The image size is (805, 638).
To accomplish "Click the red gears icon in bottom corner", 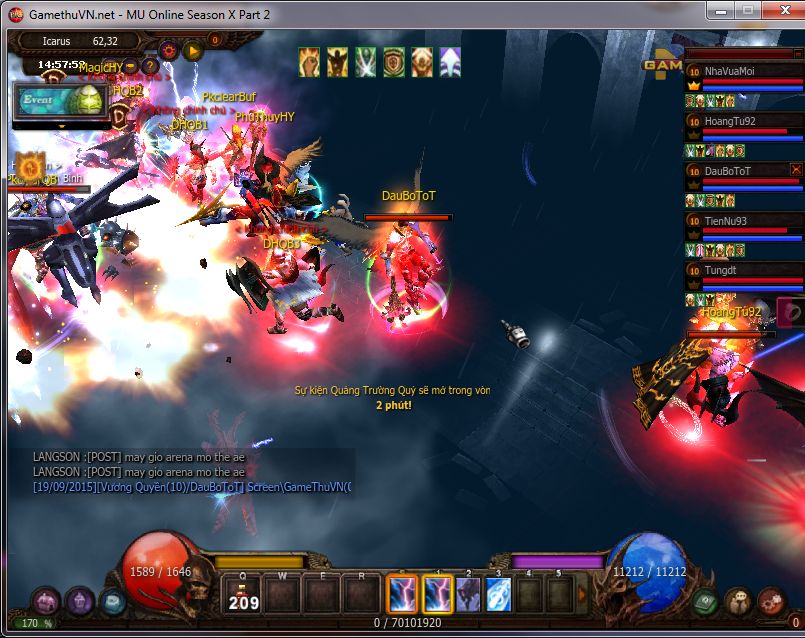I will (770, 601).
